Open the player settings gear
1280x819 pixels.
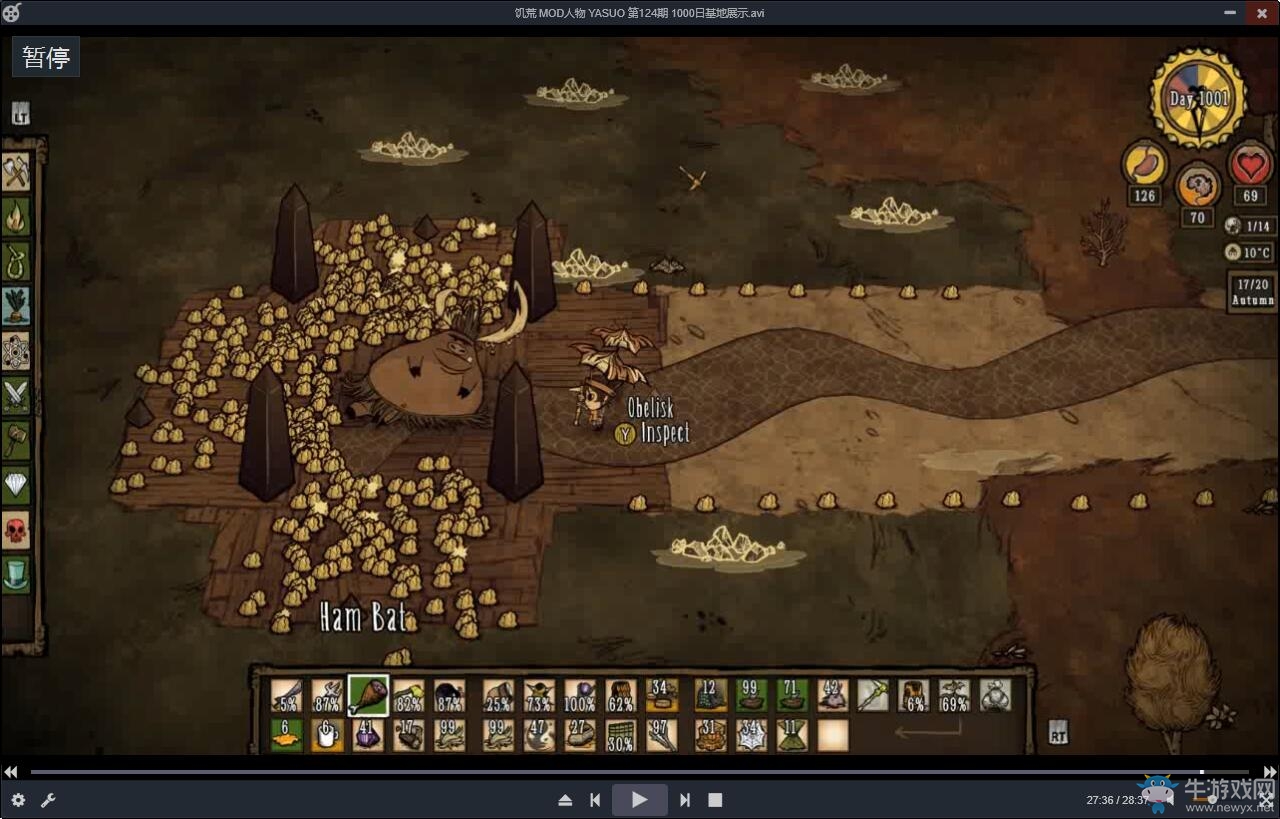tap(18, 800)
